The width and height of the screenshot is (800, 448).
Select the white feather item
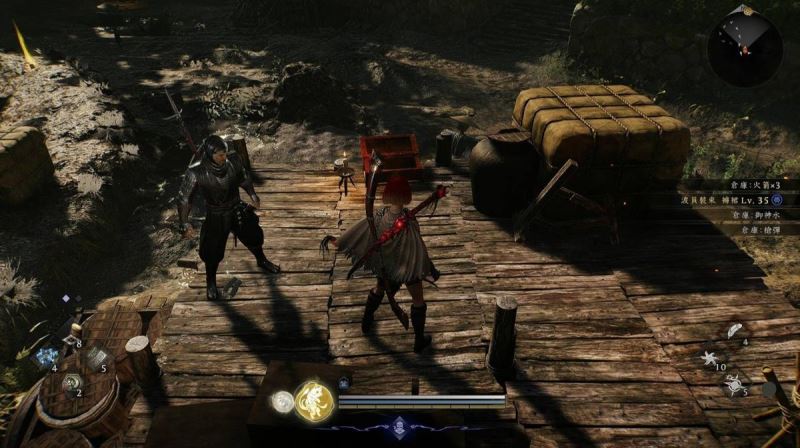(x=733, y=333)
